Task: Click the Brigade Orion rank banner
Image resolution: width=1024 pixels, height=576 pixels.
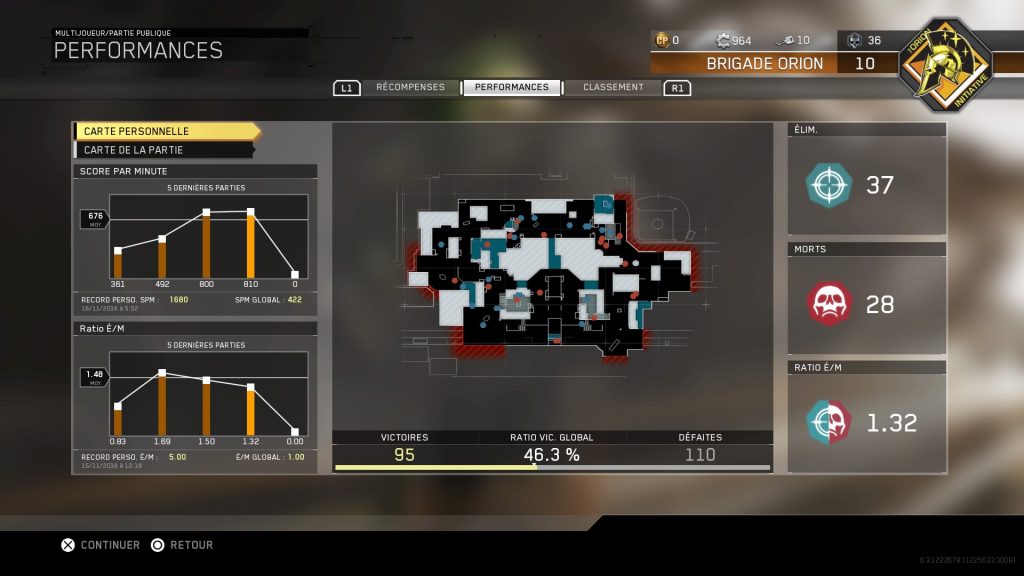Action: tap(766, 63)
